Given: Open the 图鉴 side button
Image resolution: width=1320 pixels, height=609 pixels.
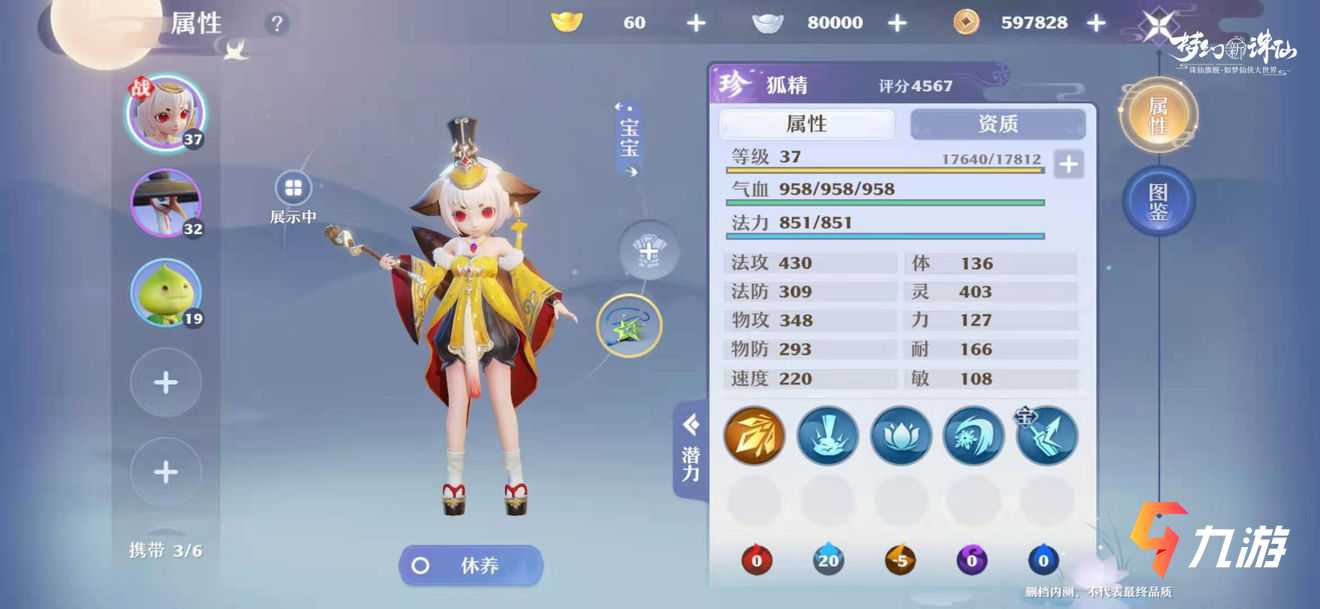Looking at the screenshot, I should pyautogui.click(x=1158, y=200).
